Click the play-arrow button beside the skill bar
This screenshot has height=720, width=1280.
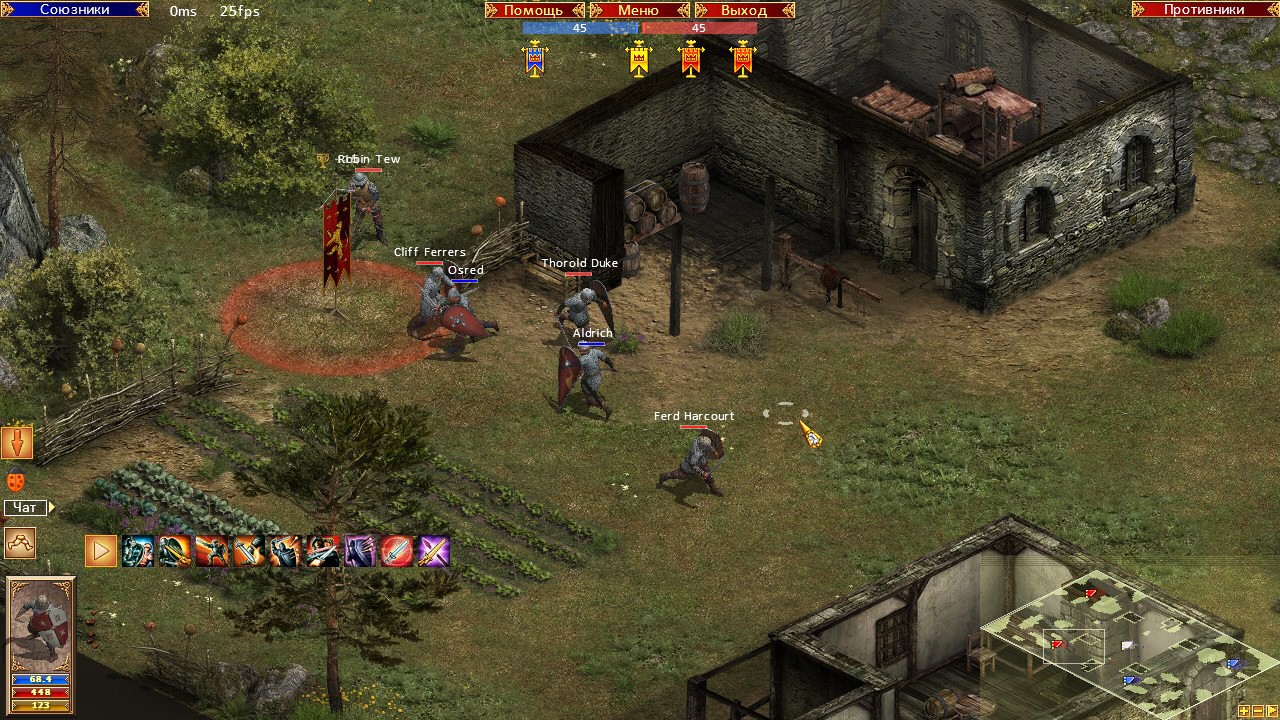(x=100, y=551)
